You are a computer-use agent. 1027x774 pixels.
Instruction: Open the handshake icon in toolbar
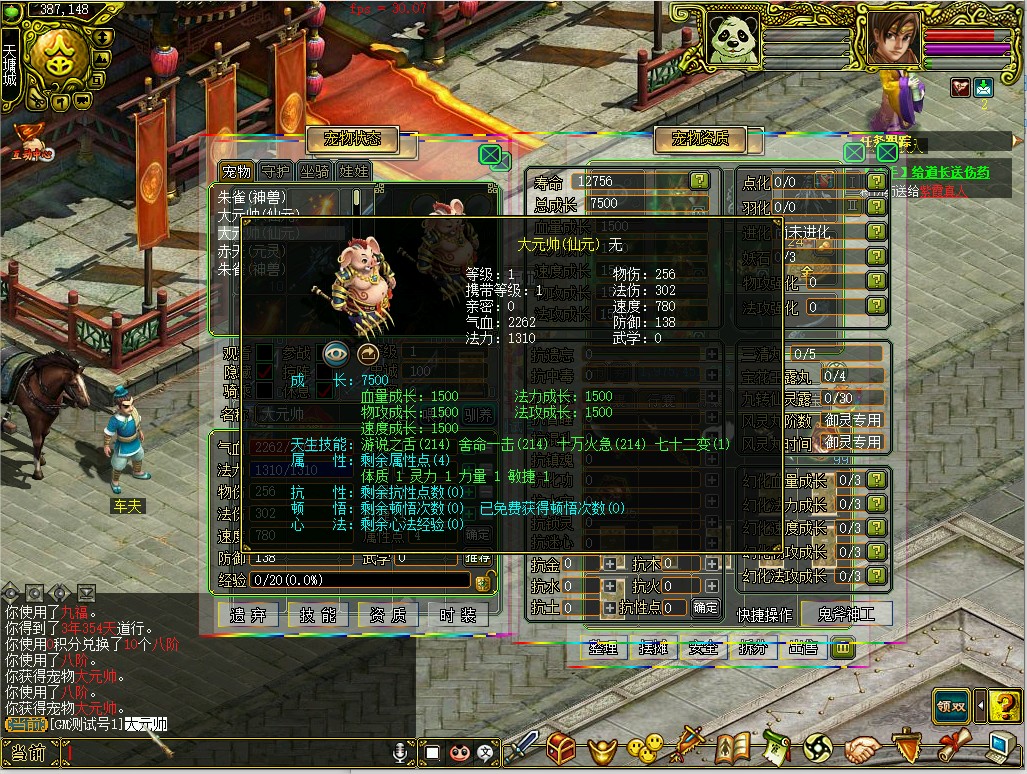tap(861, 748)
